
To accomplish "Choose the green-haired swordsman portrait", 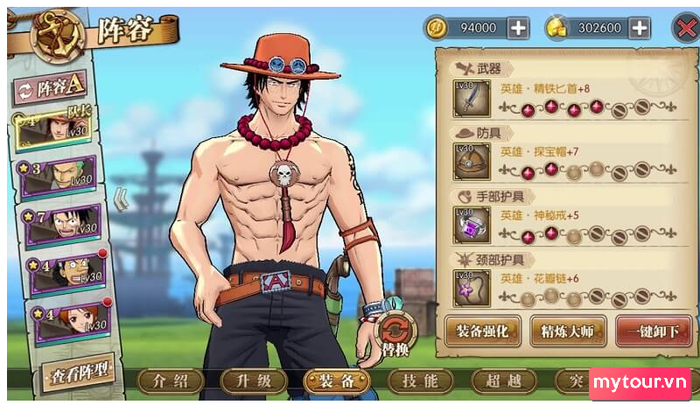I will tap(58, 178).
